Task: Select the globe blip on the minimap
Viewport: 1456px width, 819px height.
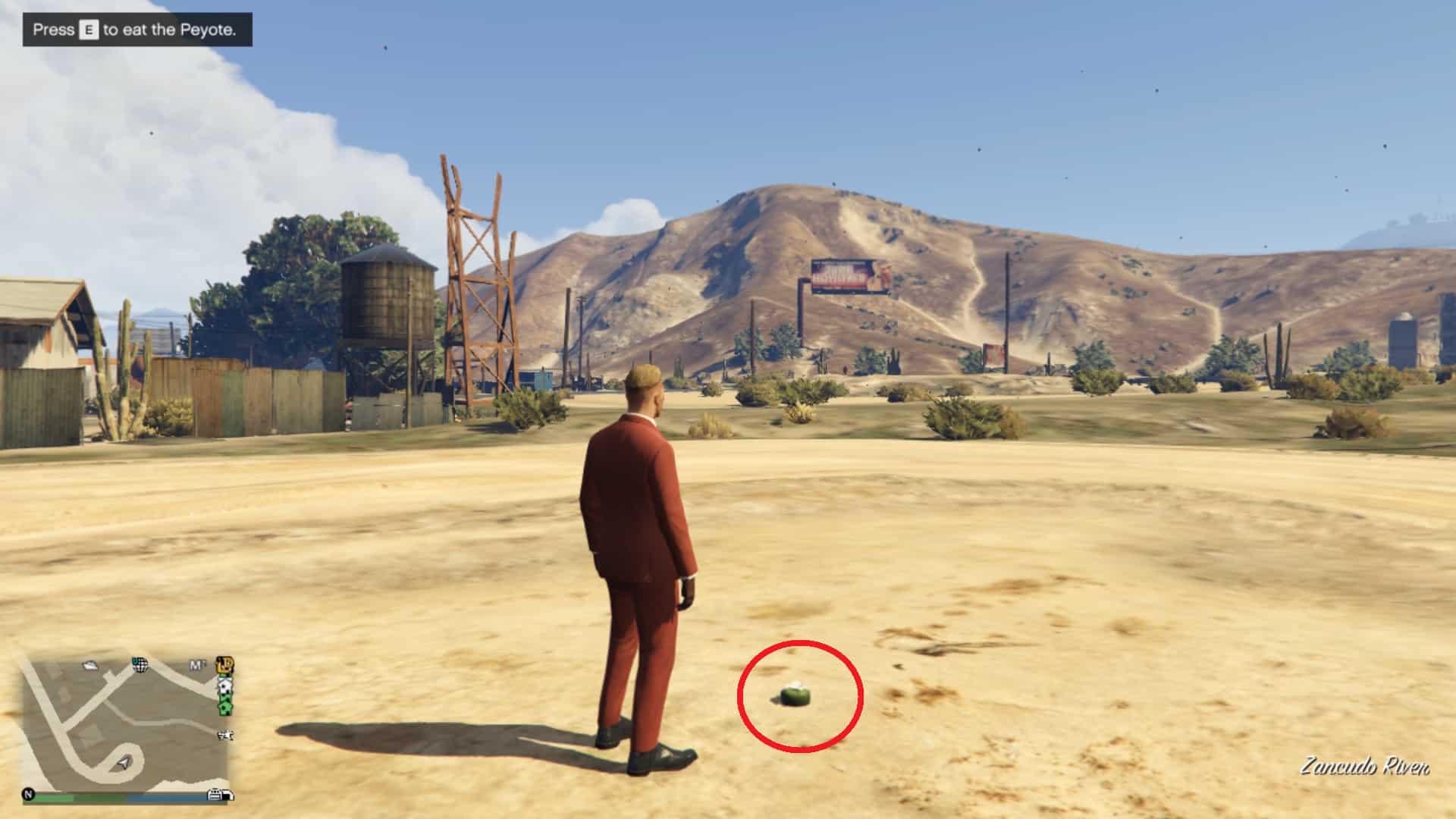Action: pos(140,665)
